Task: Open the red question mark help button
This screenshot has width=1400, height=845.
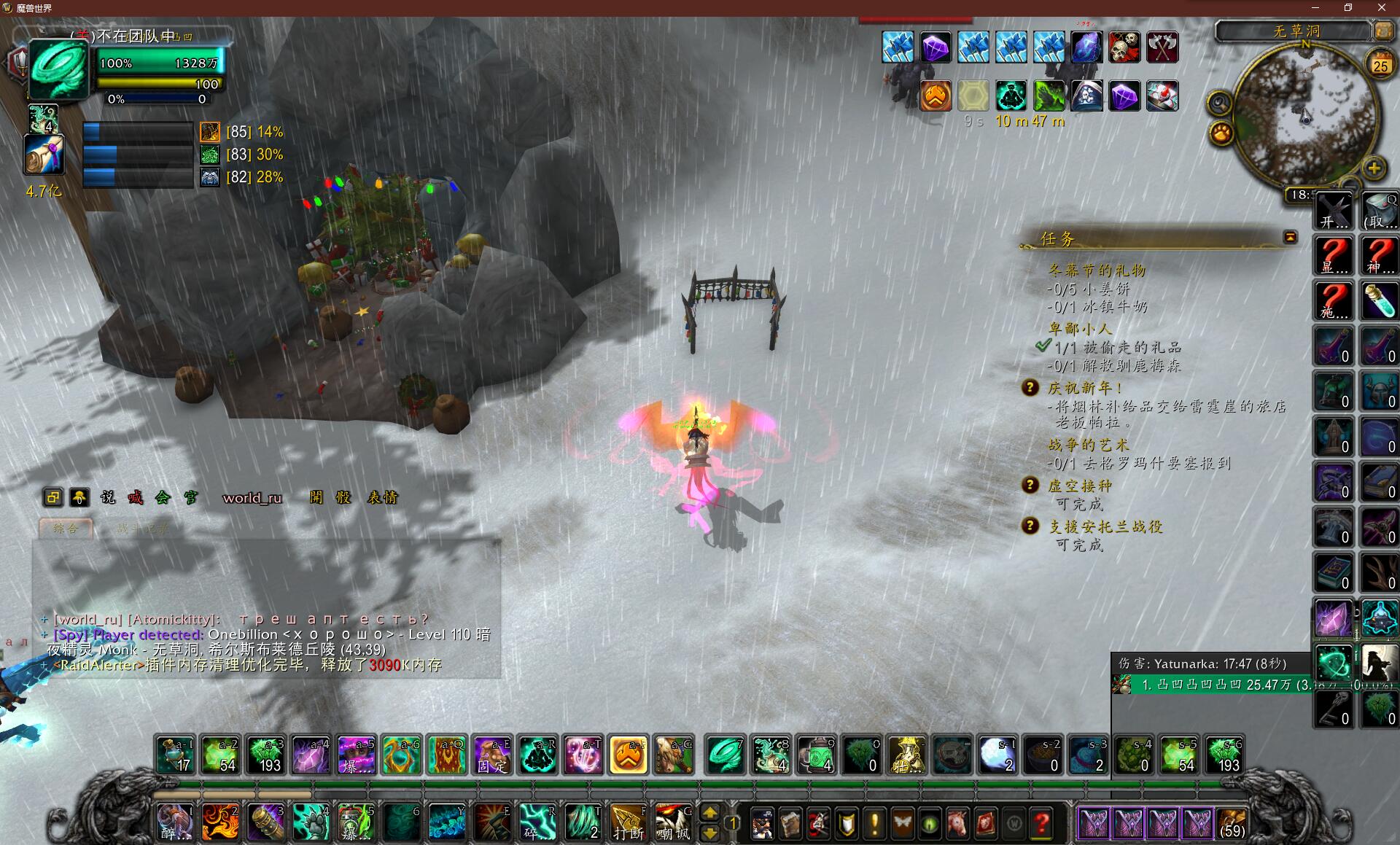Action: 1042,824
